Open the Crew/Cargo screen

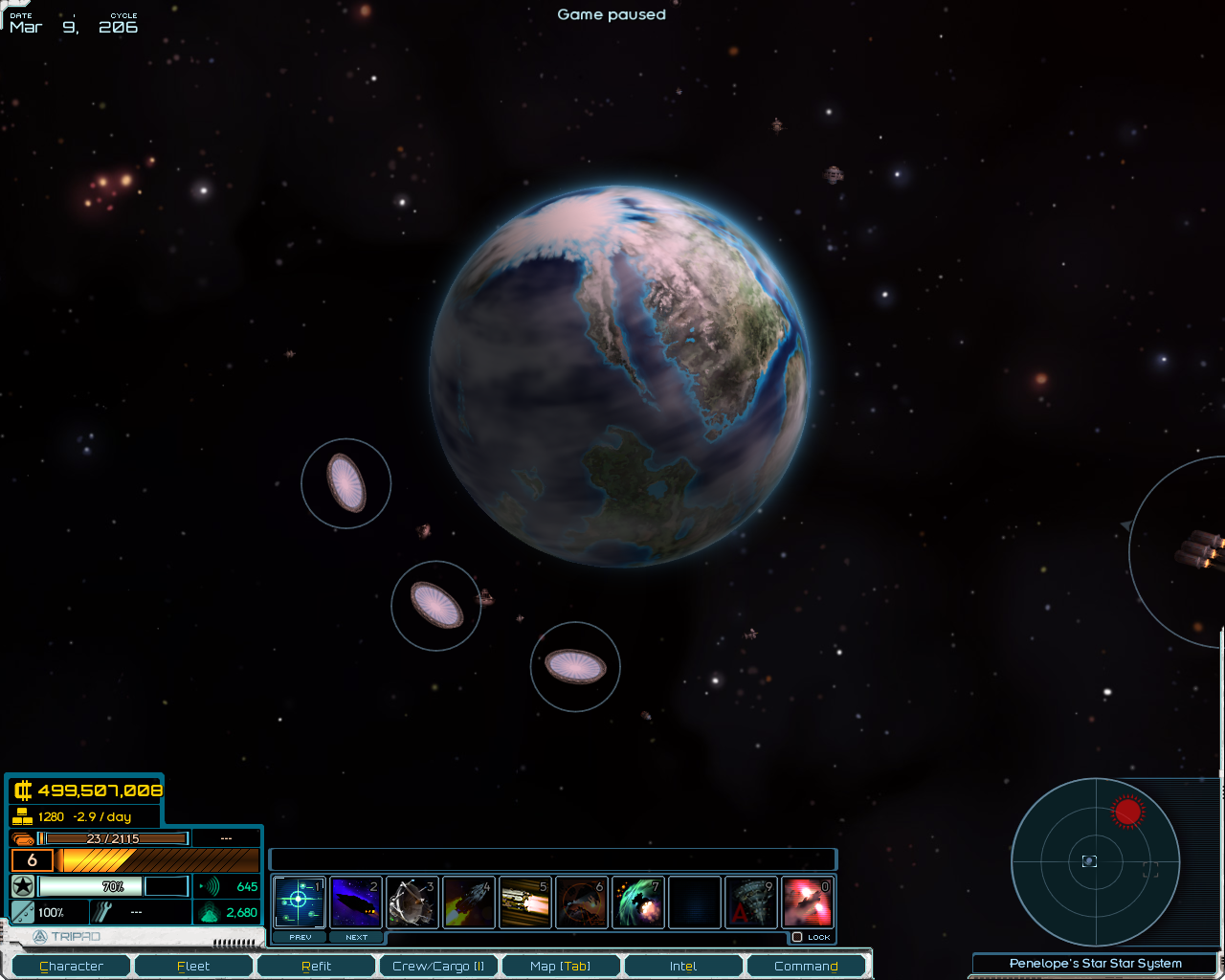(438, 966)
